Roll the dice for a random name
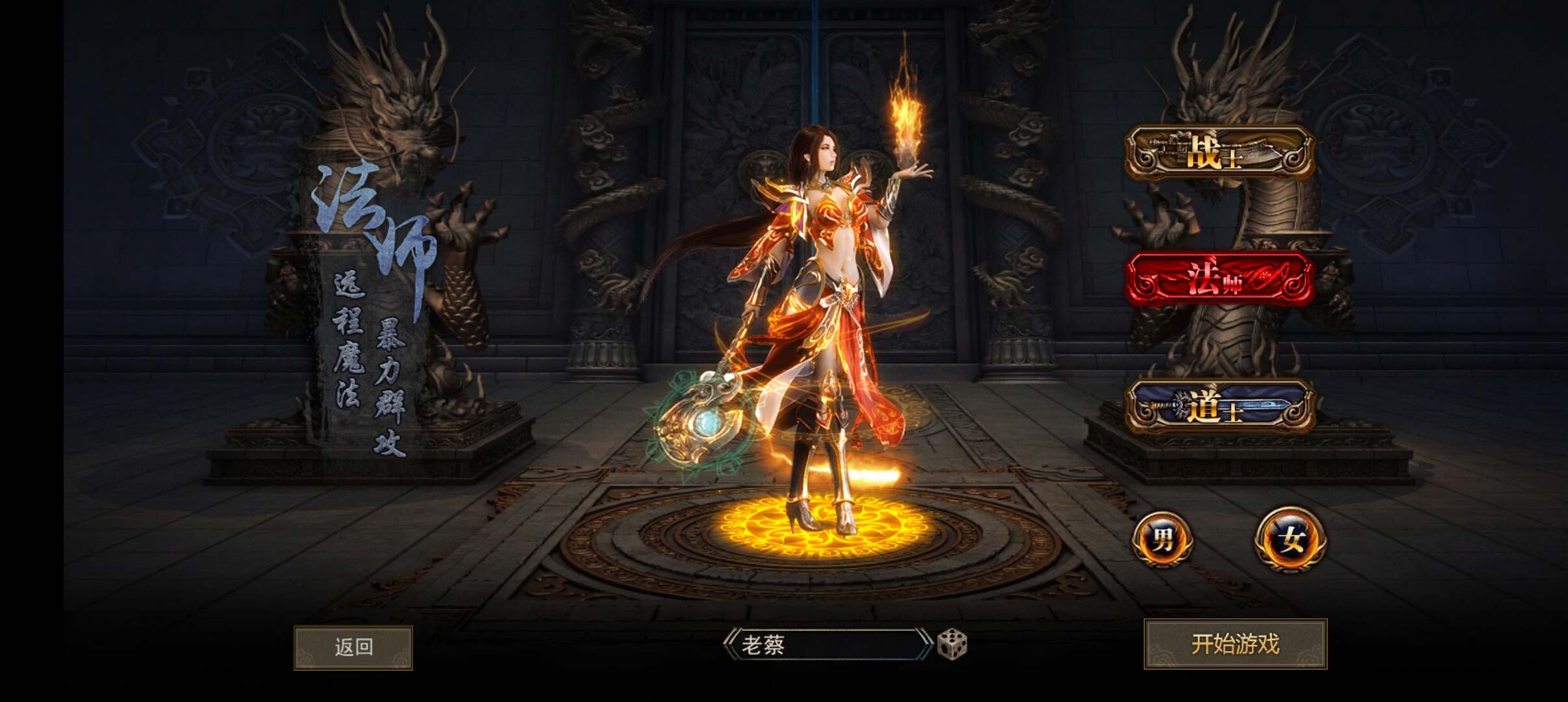1568x702 pixels. click(952, 644)
